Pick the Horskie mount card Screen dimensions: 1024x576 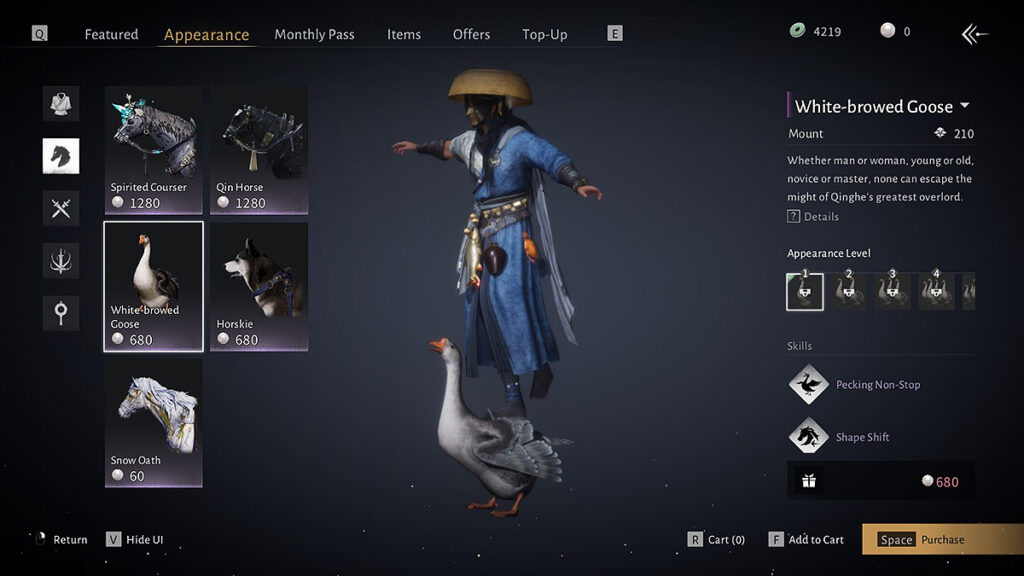259,286
